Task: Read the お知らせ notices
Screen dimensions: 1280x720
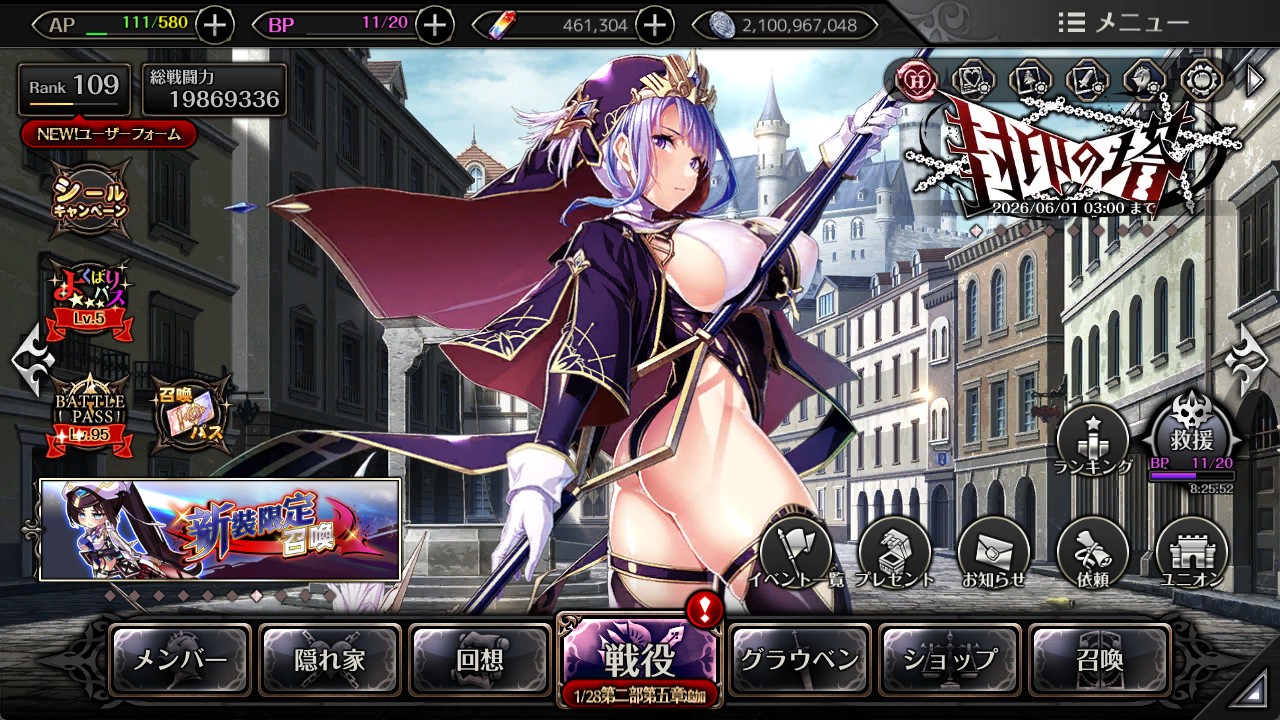Action: tap(993, 553)
